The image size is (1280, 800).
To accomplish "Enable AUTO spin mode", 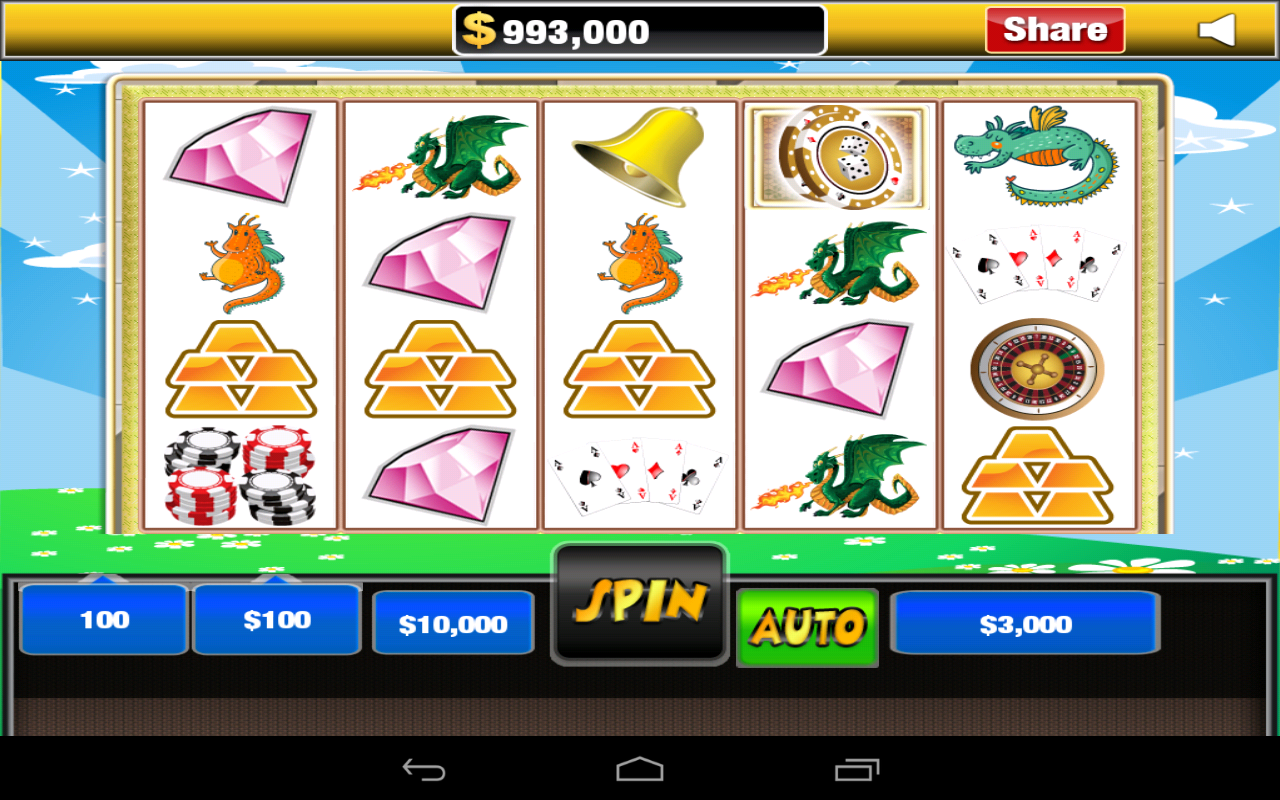I will pyautogui.click(x=806, y=625).
